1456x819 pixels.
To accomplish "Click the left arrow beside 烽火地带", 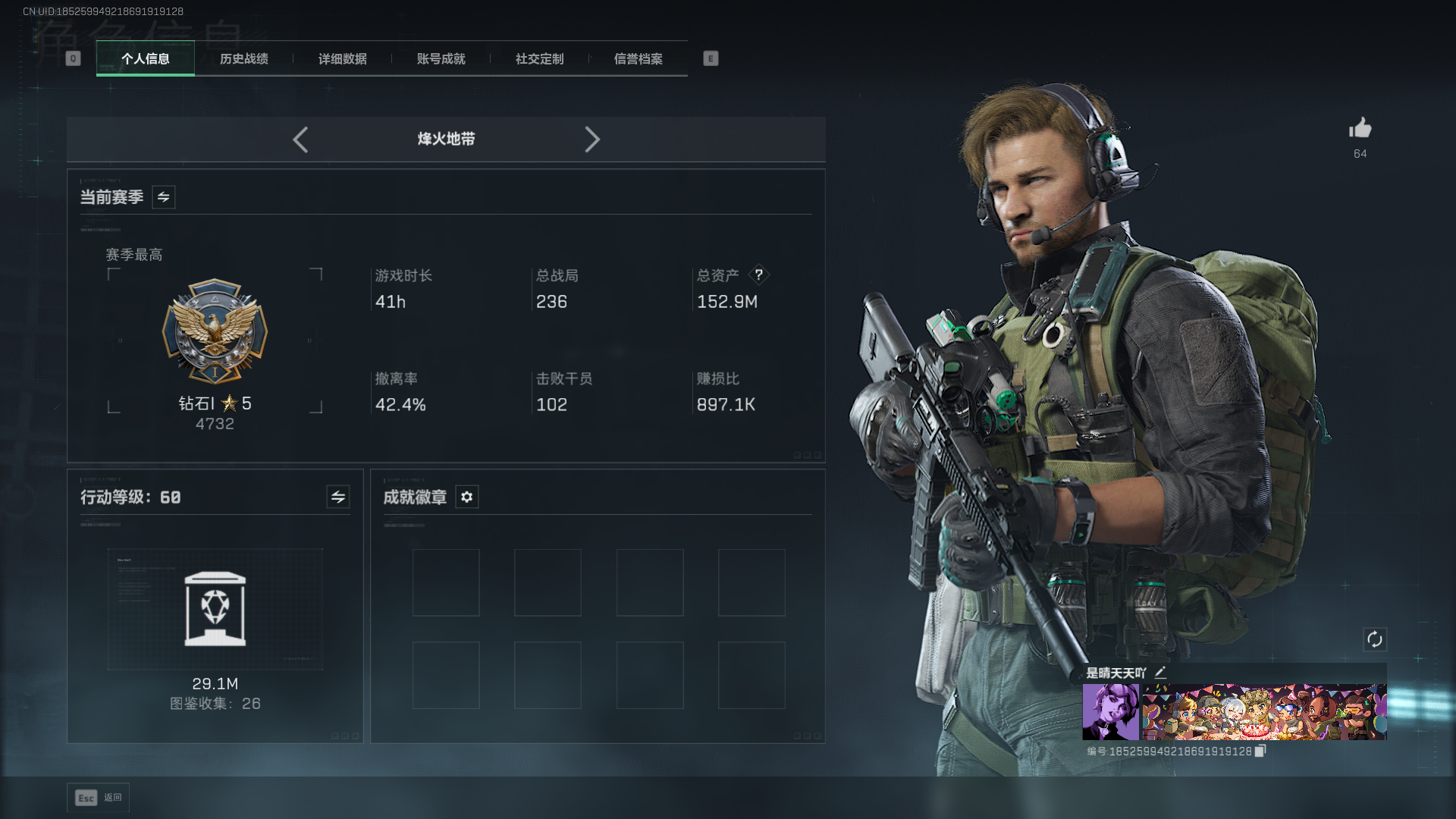I will 300,140.
